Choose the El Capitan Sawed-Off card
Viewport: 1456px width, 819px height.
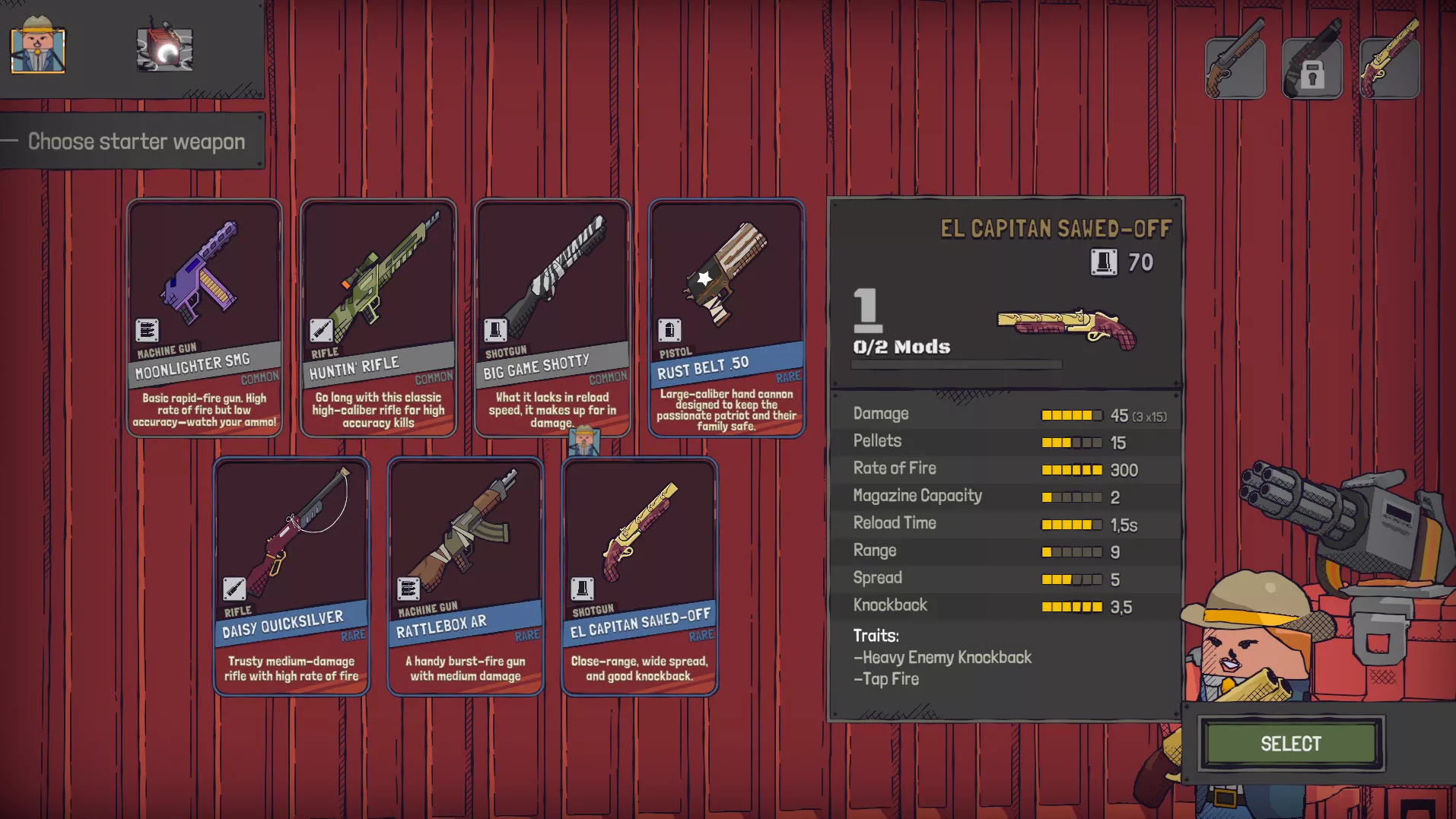(640, 576)
